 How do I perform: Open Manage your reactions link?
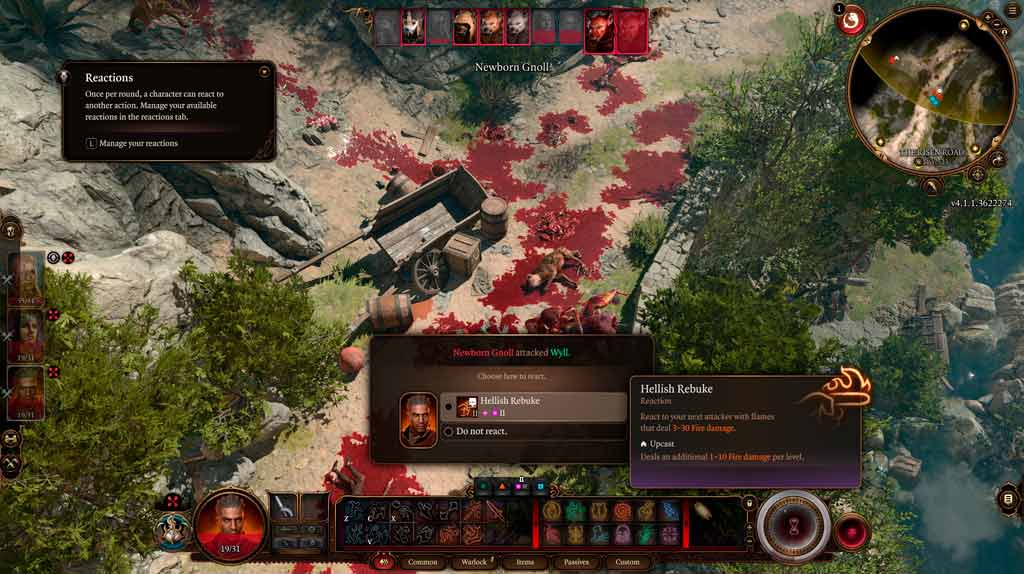[x=138, y=143]
